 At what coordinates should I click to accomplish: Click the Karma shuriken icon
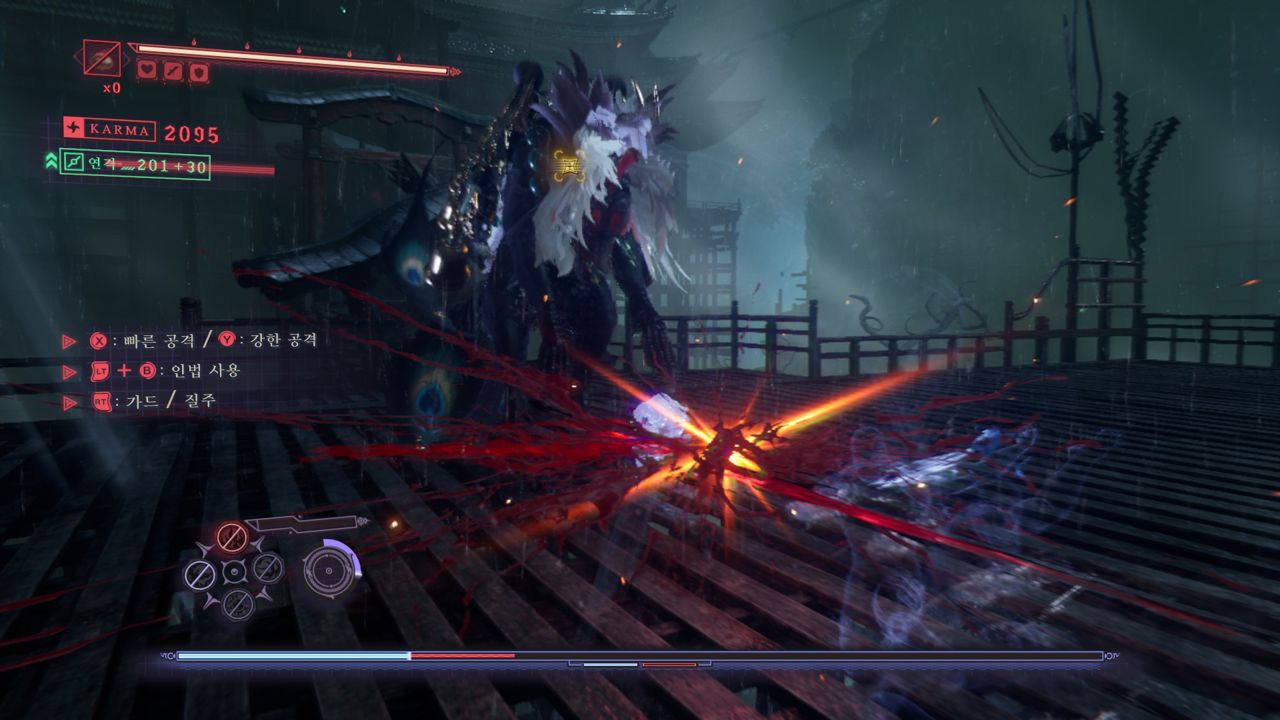(x=74, y=128)
